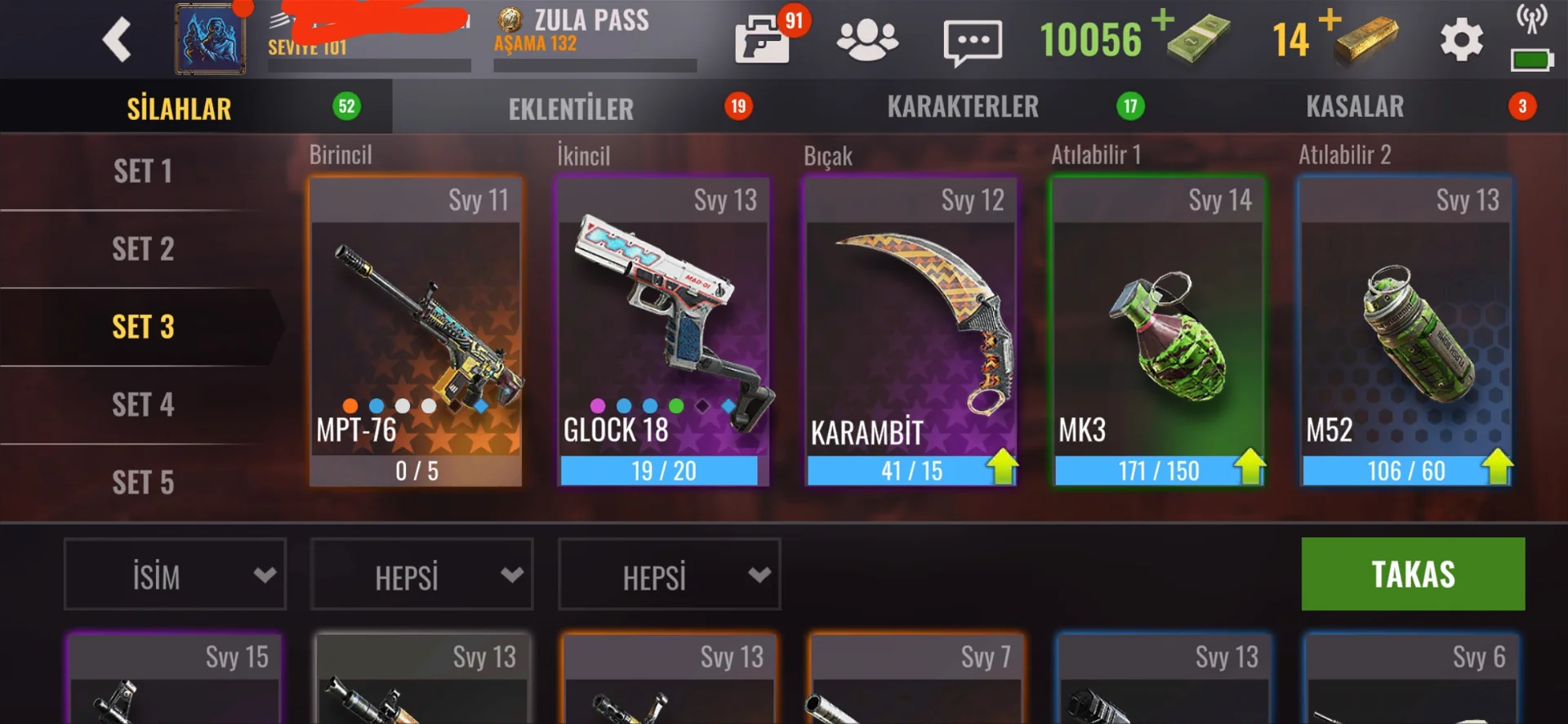
Task: Switch to the Kasalar tab
Action: pyautogui.click(x=1355, y=106)
